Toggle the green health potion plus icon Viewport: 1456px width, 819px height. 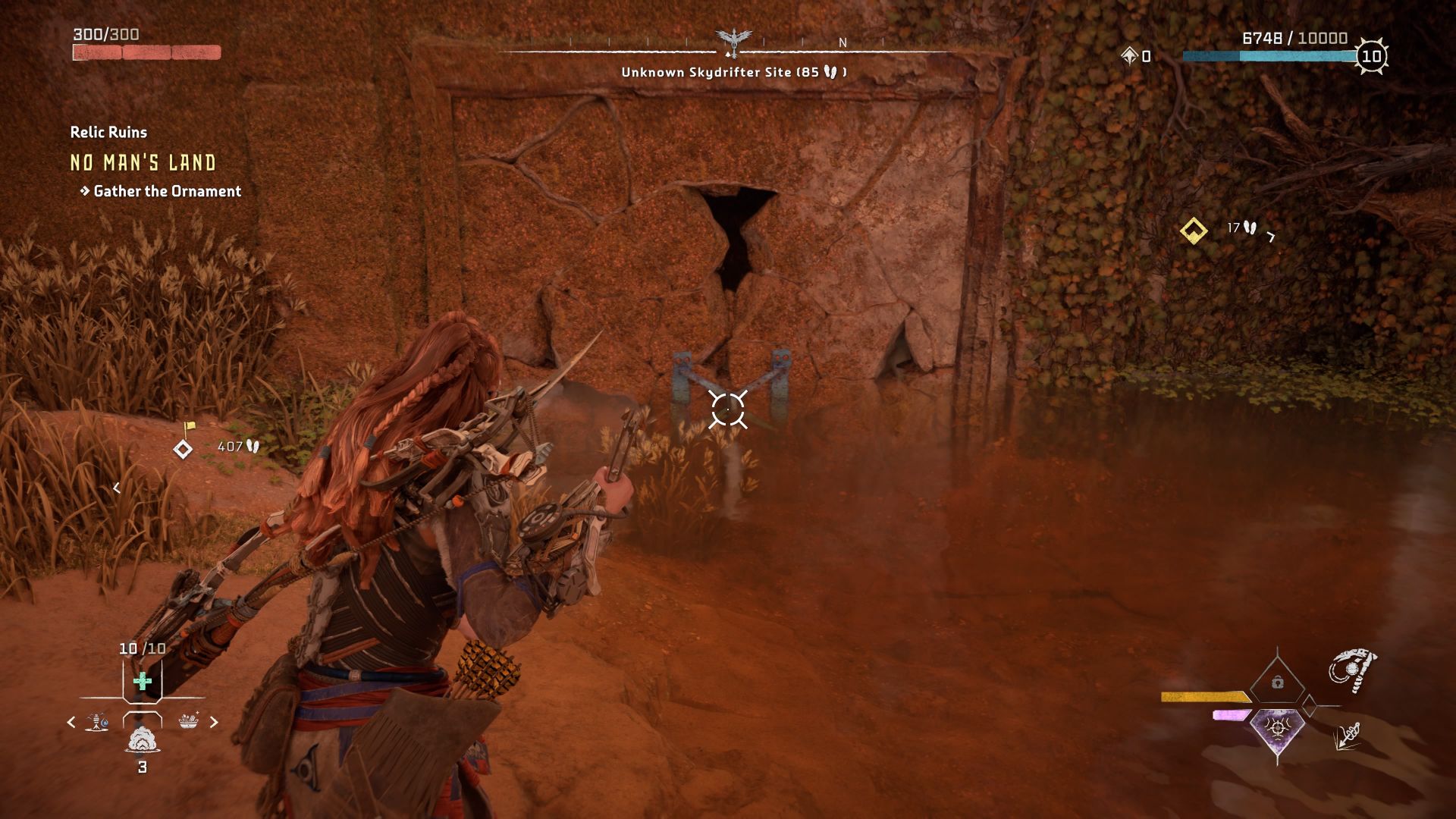click(x=143, y=682)
